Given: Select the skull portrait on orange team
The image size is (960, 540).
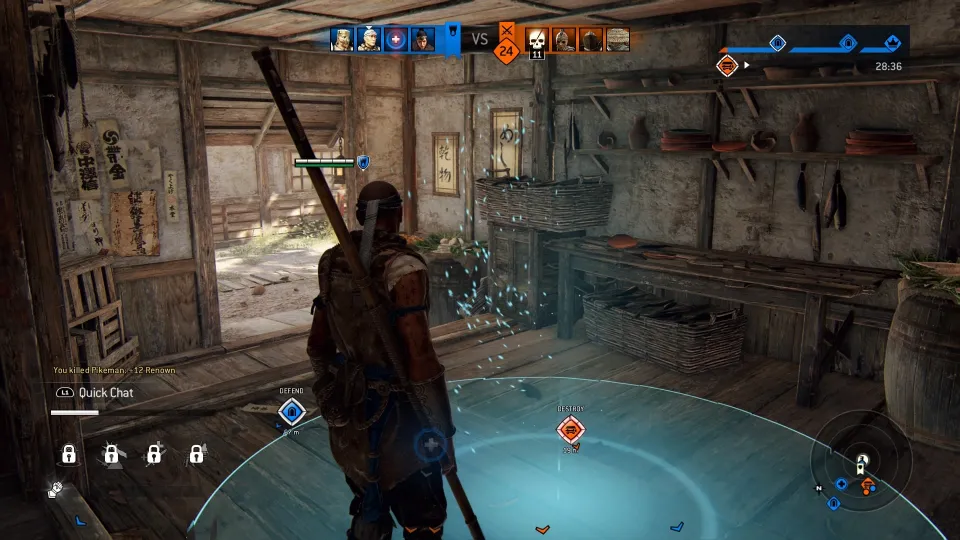Looking at the screenshot, I should click(537, 39).
